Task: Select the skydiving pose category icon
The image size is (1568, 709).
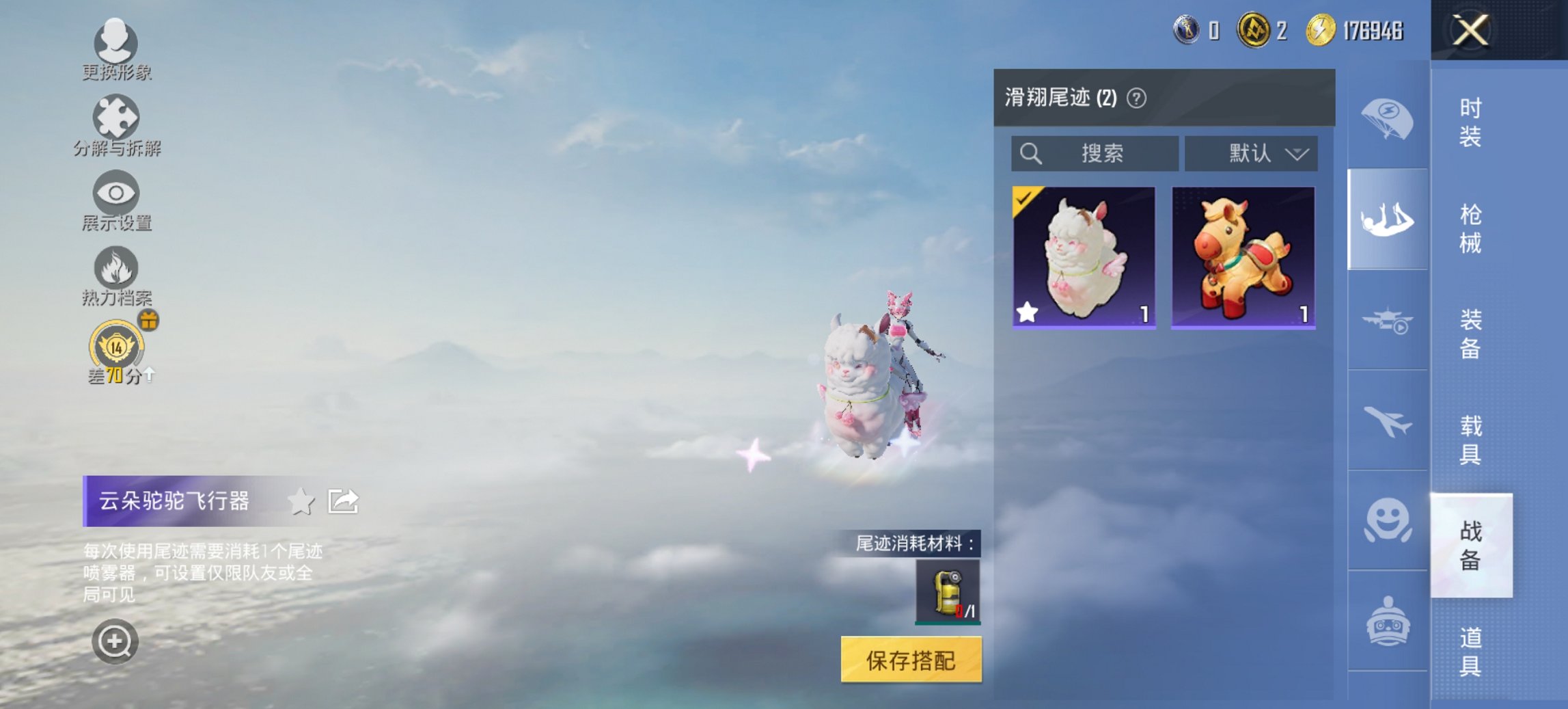Action: pyautogui.click(x=1387, y=219)
